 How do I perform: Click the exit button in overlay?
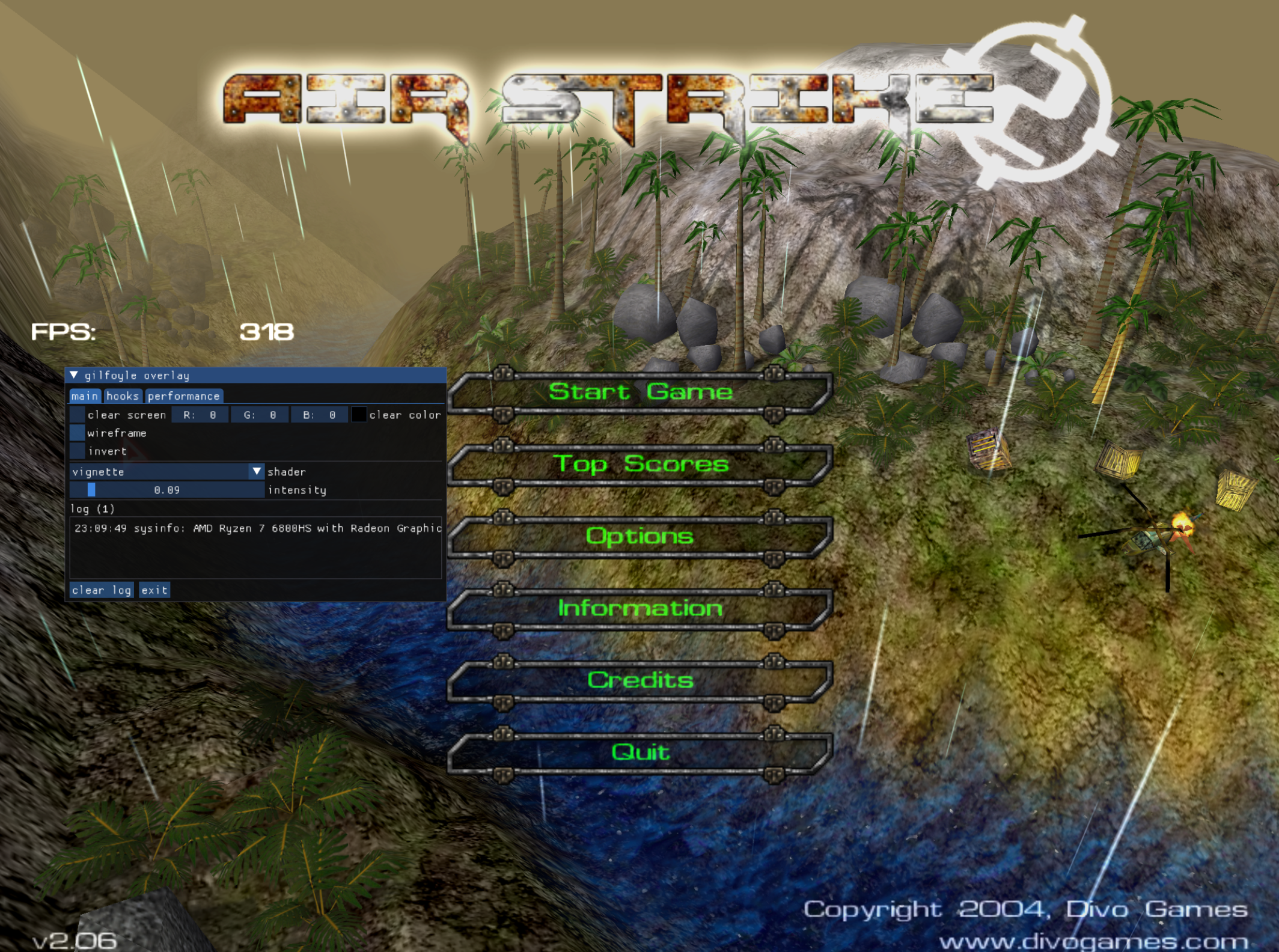[x=154, y=590]
